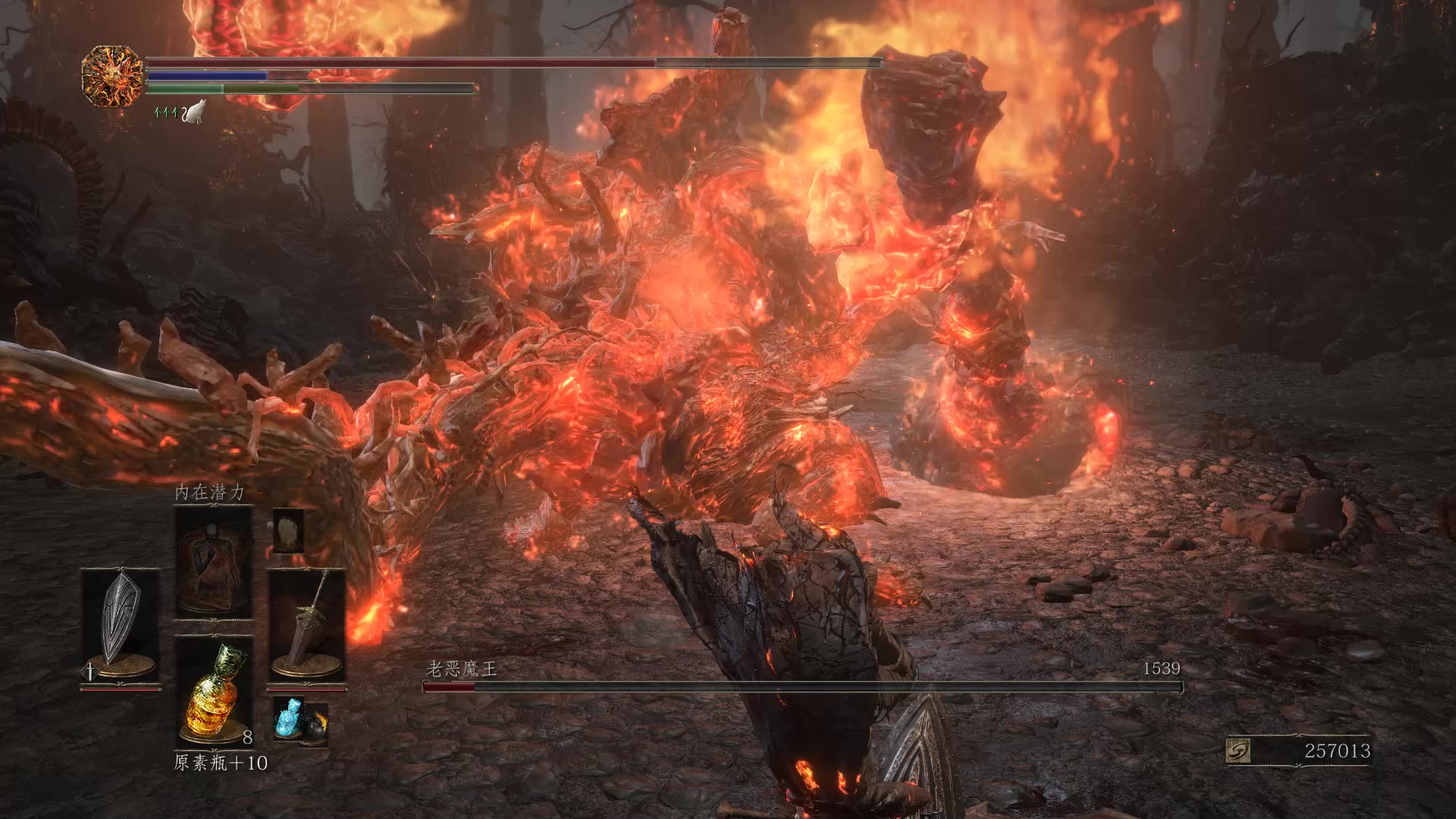Click the small pale item slot above greatsword
This screenshot has width=1456, height=819.
[288, 530]
